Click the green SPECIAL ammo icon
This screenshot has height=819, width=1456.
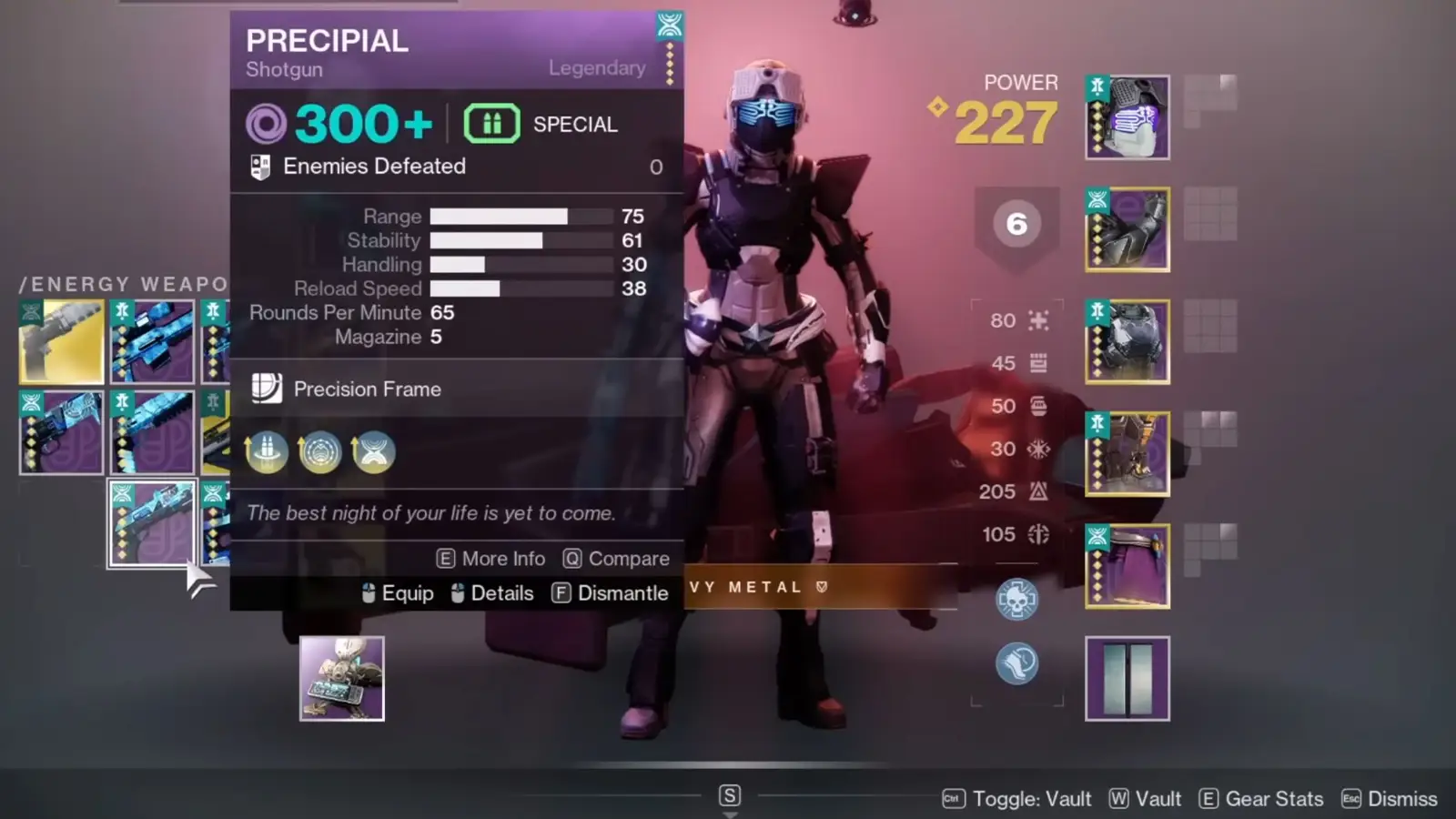490,123
